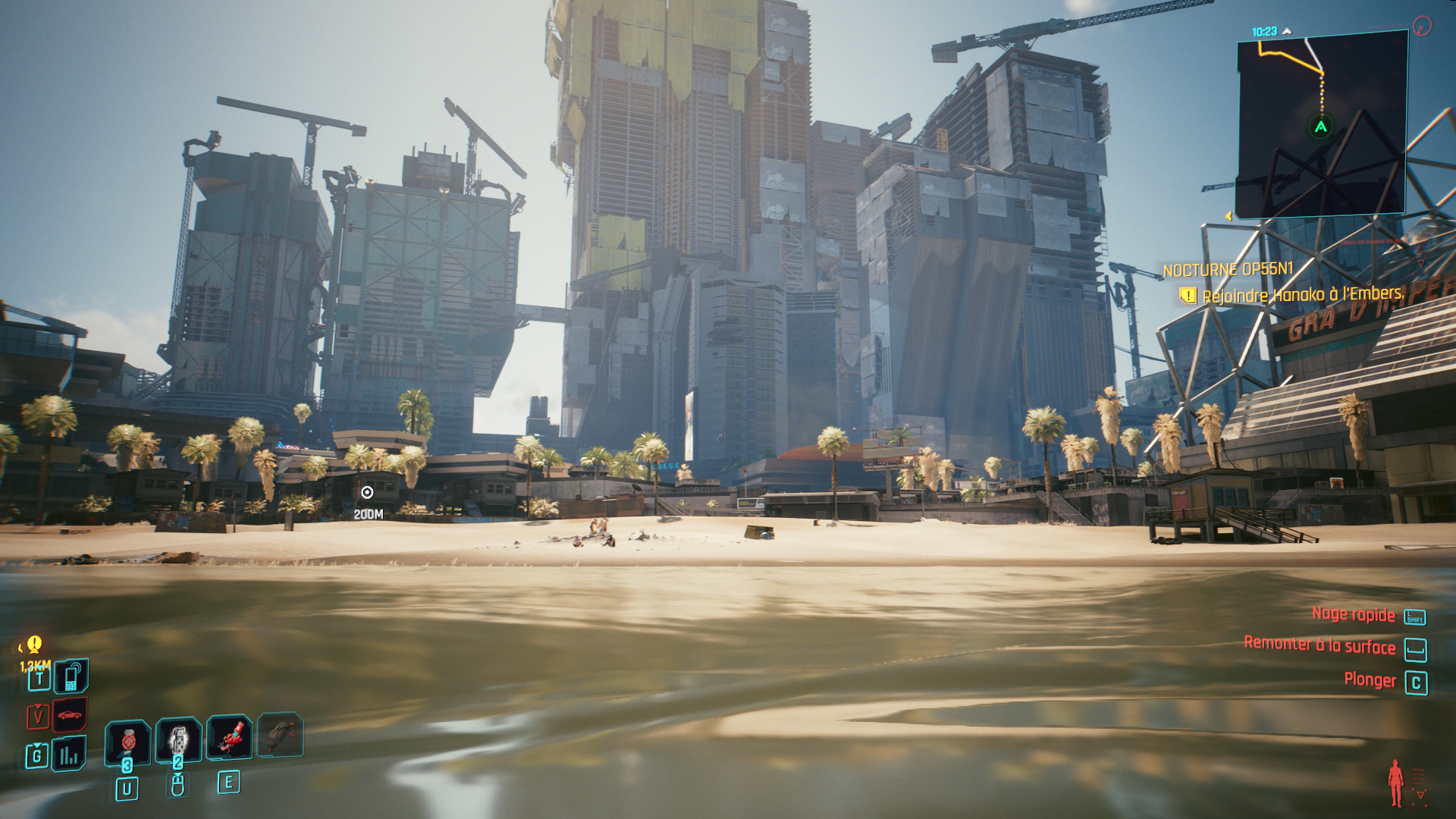Click the yellow quest marker with exclamation mark
1456x819 pixels.
(34, 645)
